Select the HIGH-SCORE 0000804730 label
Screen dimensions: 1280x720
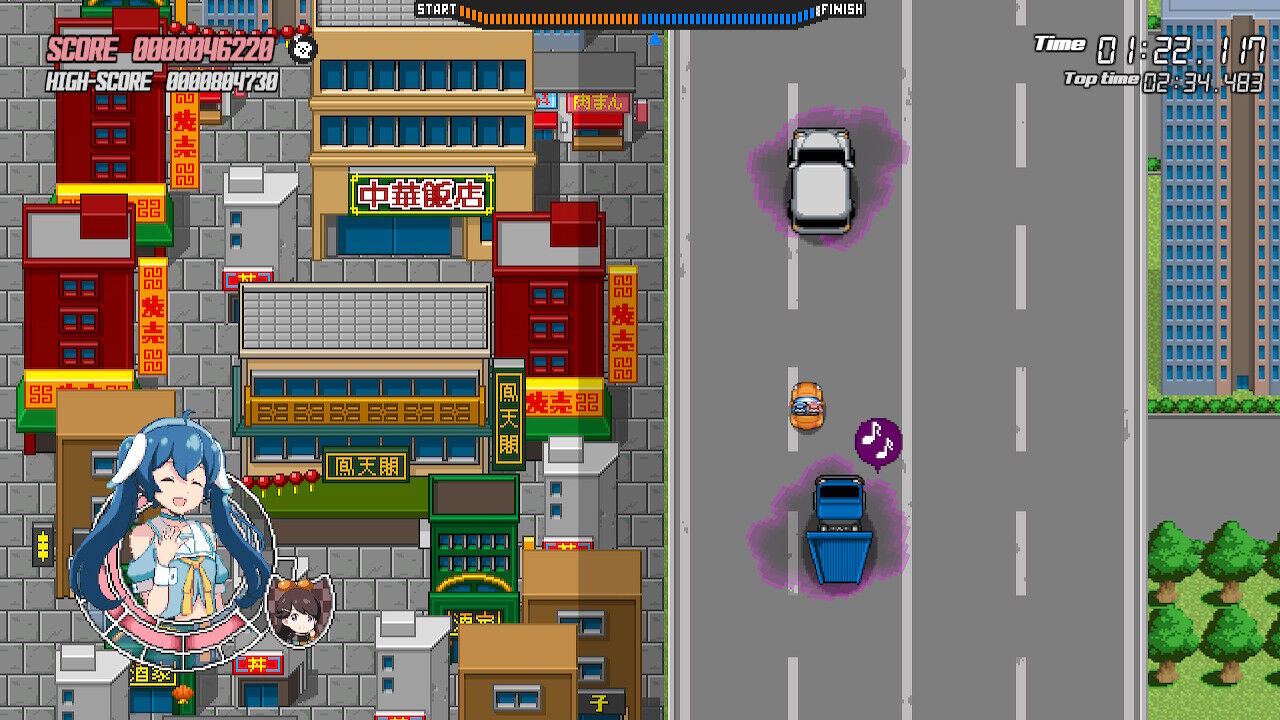165,80
